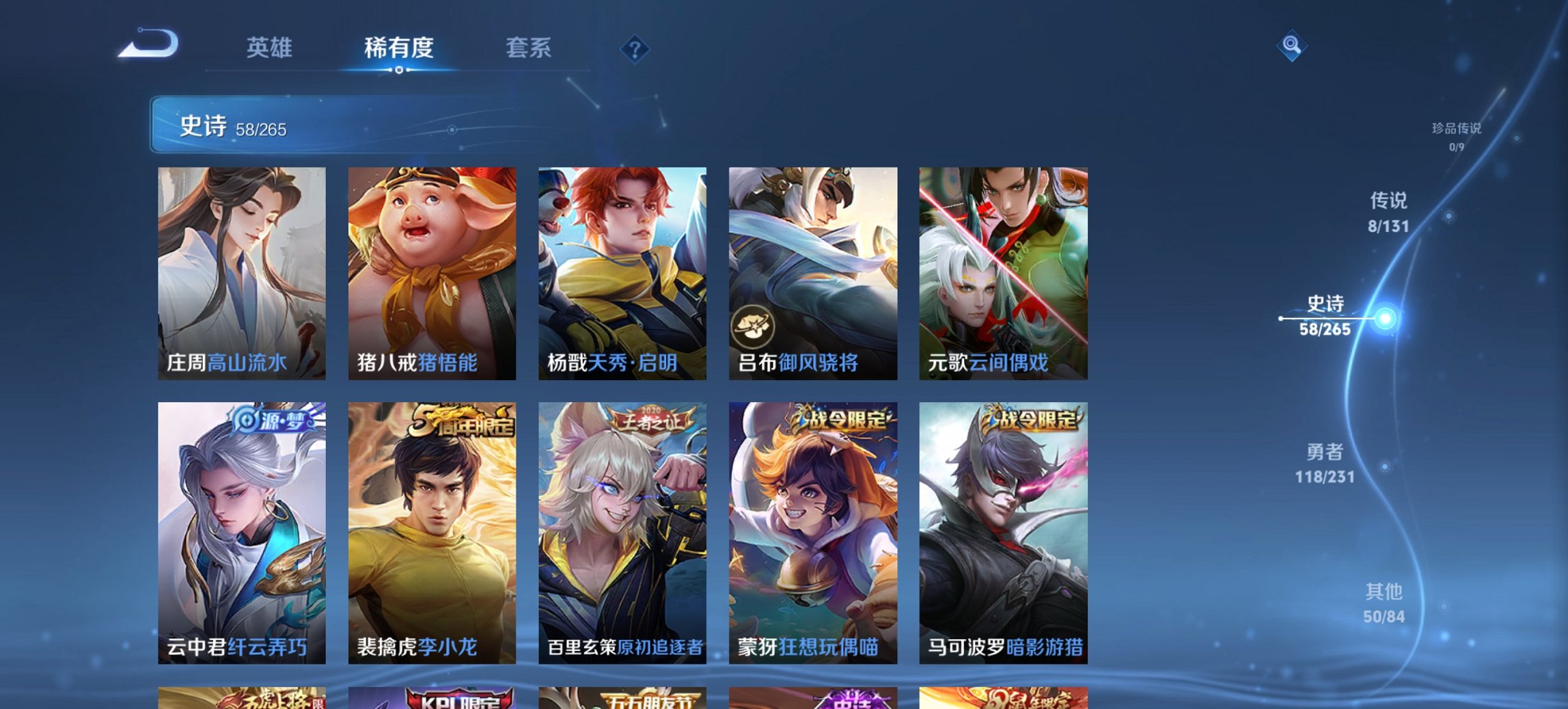Screen dimensions: 1568x709
Task: Open the search magnifier icon
Action: (x=1290, y=46)
